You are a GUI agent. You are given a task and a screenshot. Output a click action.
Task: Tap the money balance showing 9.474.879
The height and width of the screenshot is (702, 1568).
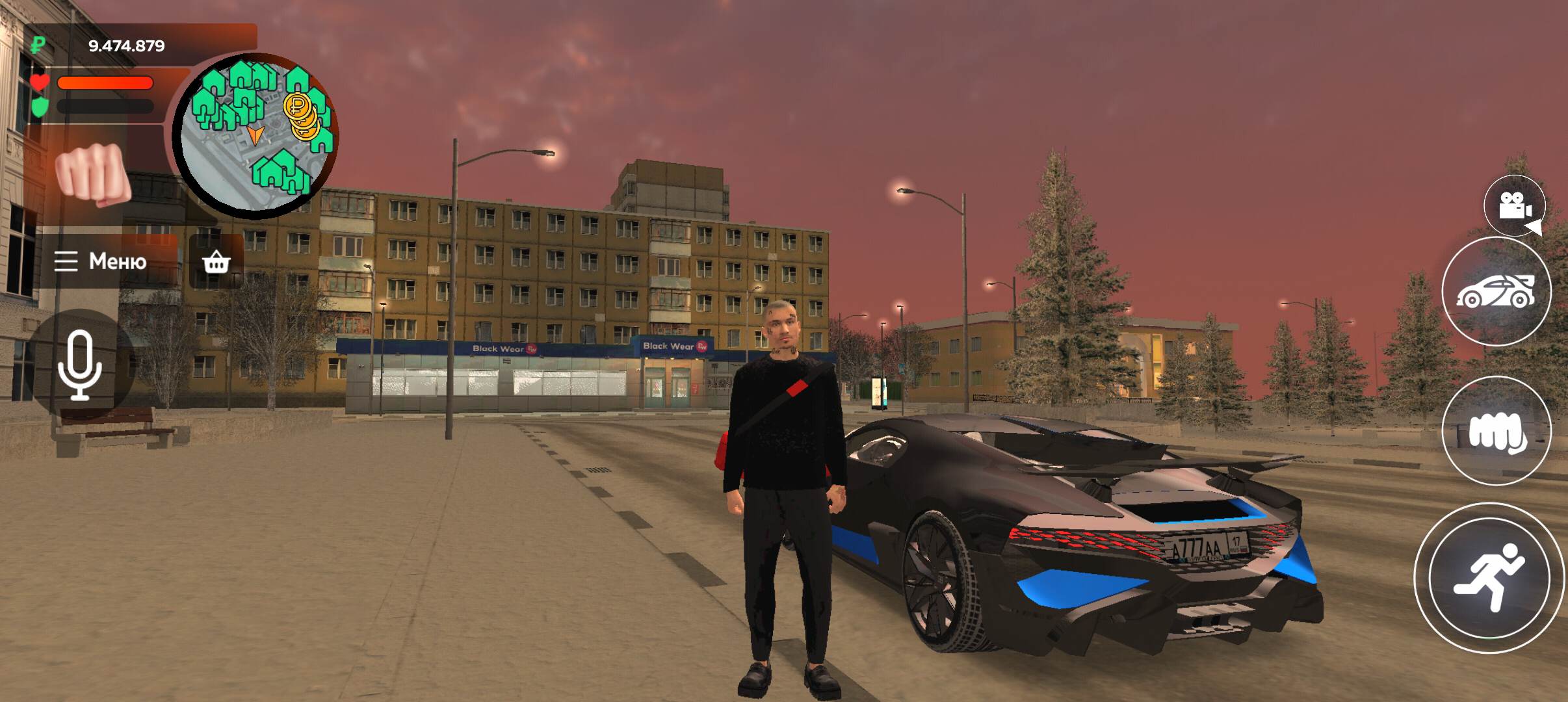pos(127,44)
